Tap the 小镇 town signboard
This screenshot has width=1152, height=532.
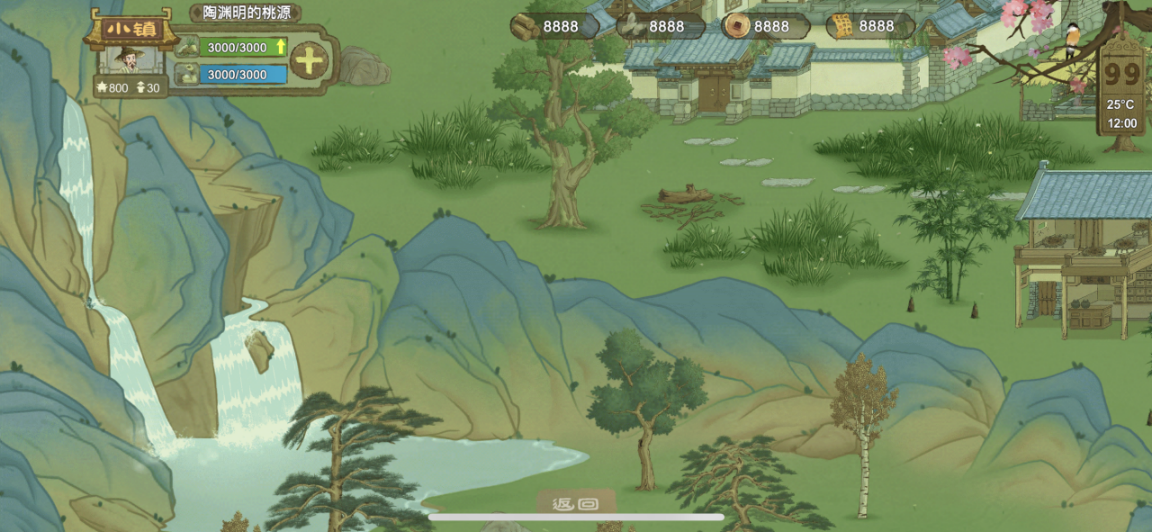129,29
